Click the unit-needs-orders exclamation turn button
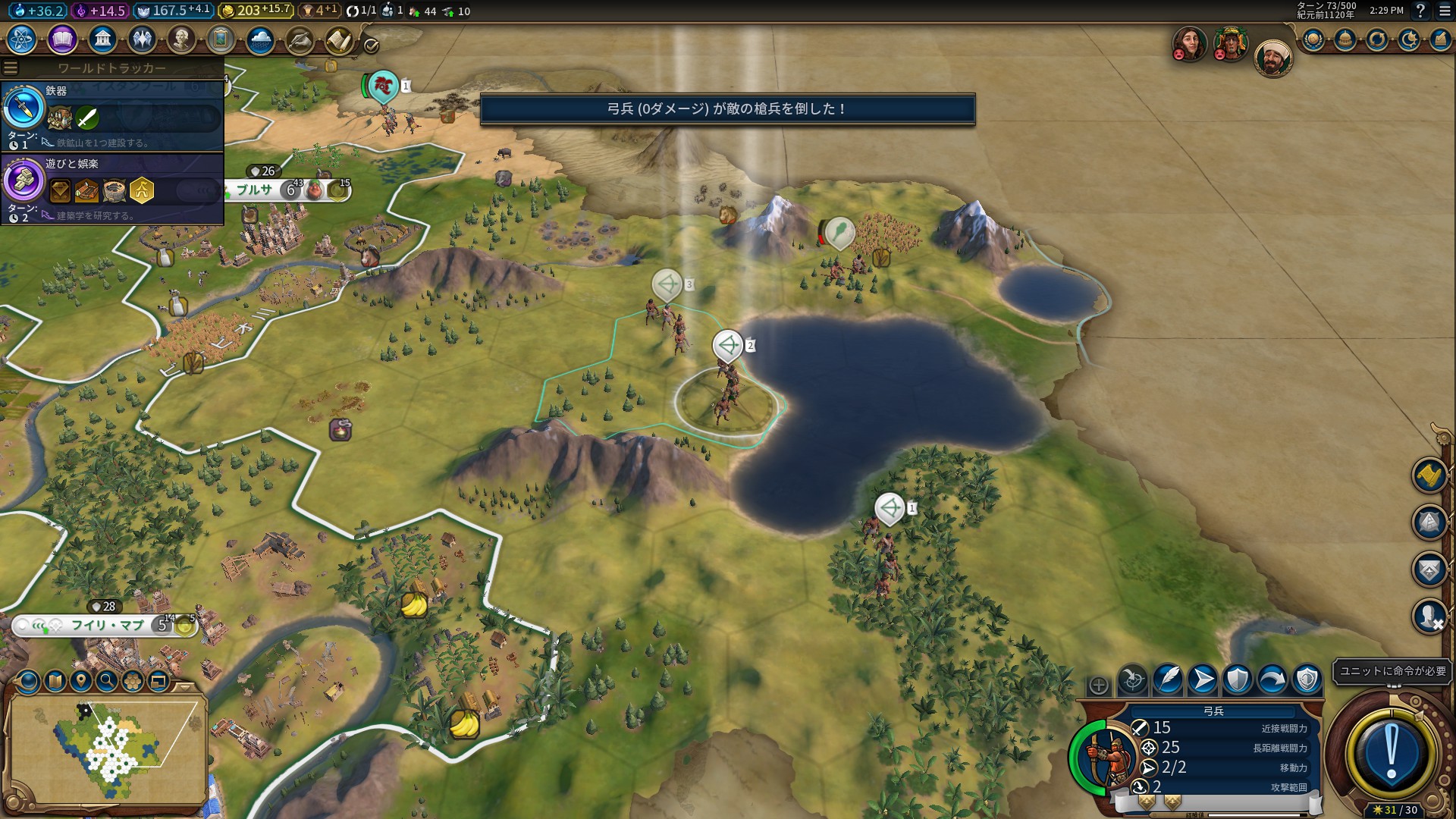 point(1391,753)
